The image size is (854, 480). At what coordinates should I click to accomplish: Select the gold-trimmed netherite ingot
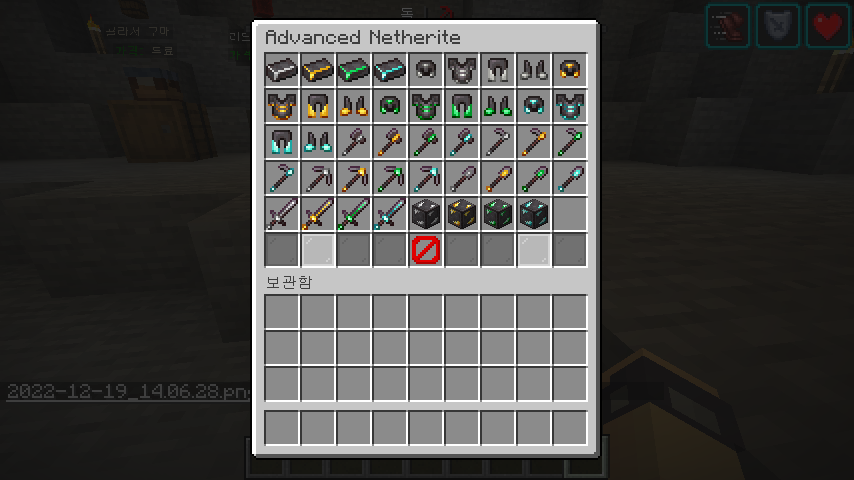tap(318, 70)
